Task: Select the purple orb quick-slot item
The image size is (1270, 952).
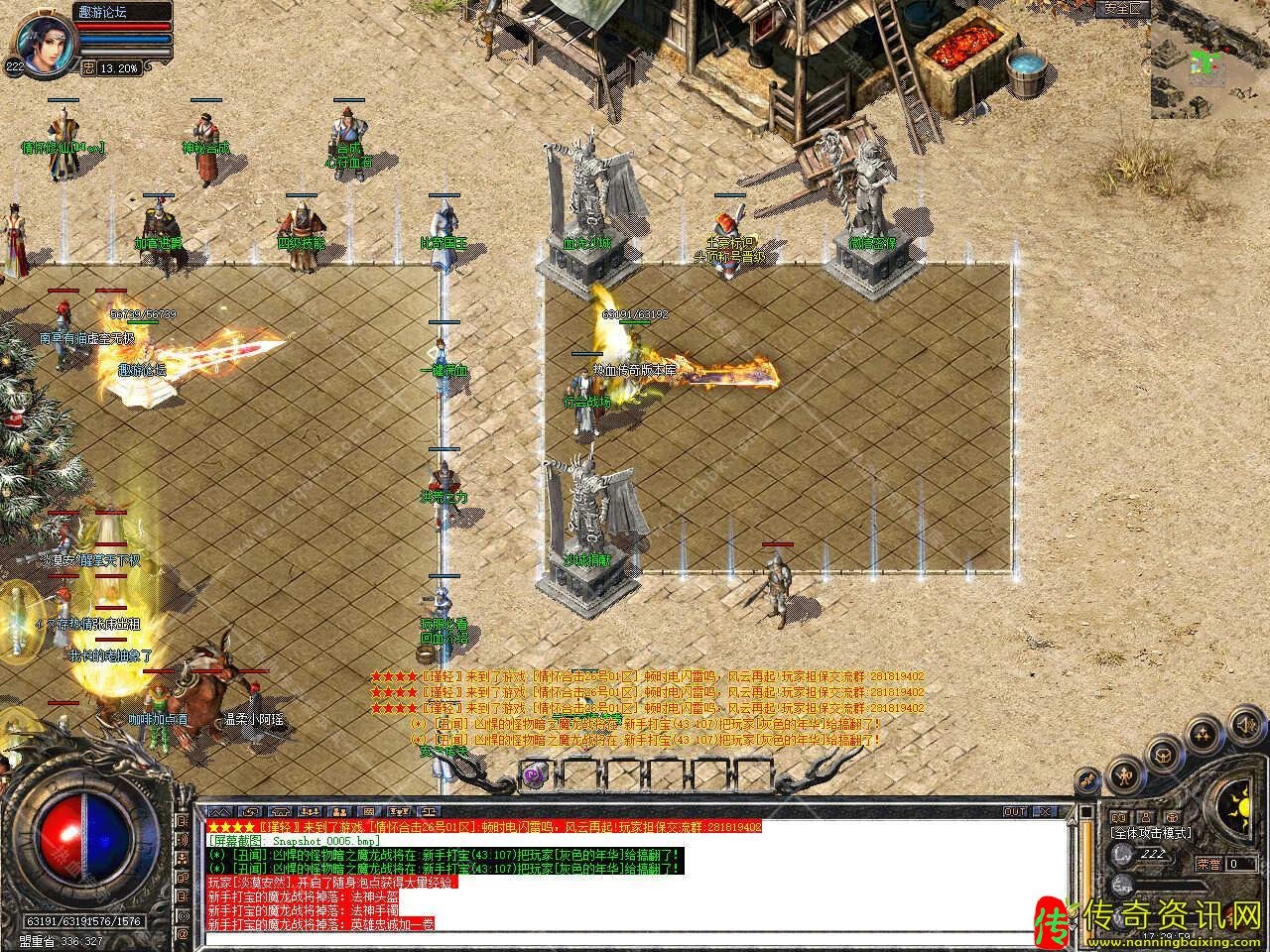Action: point(534,774)
